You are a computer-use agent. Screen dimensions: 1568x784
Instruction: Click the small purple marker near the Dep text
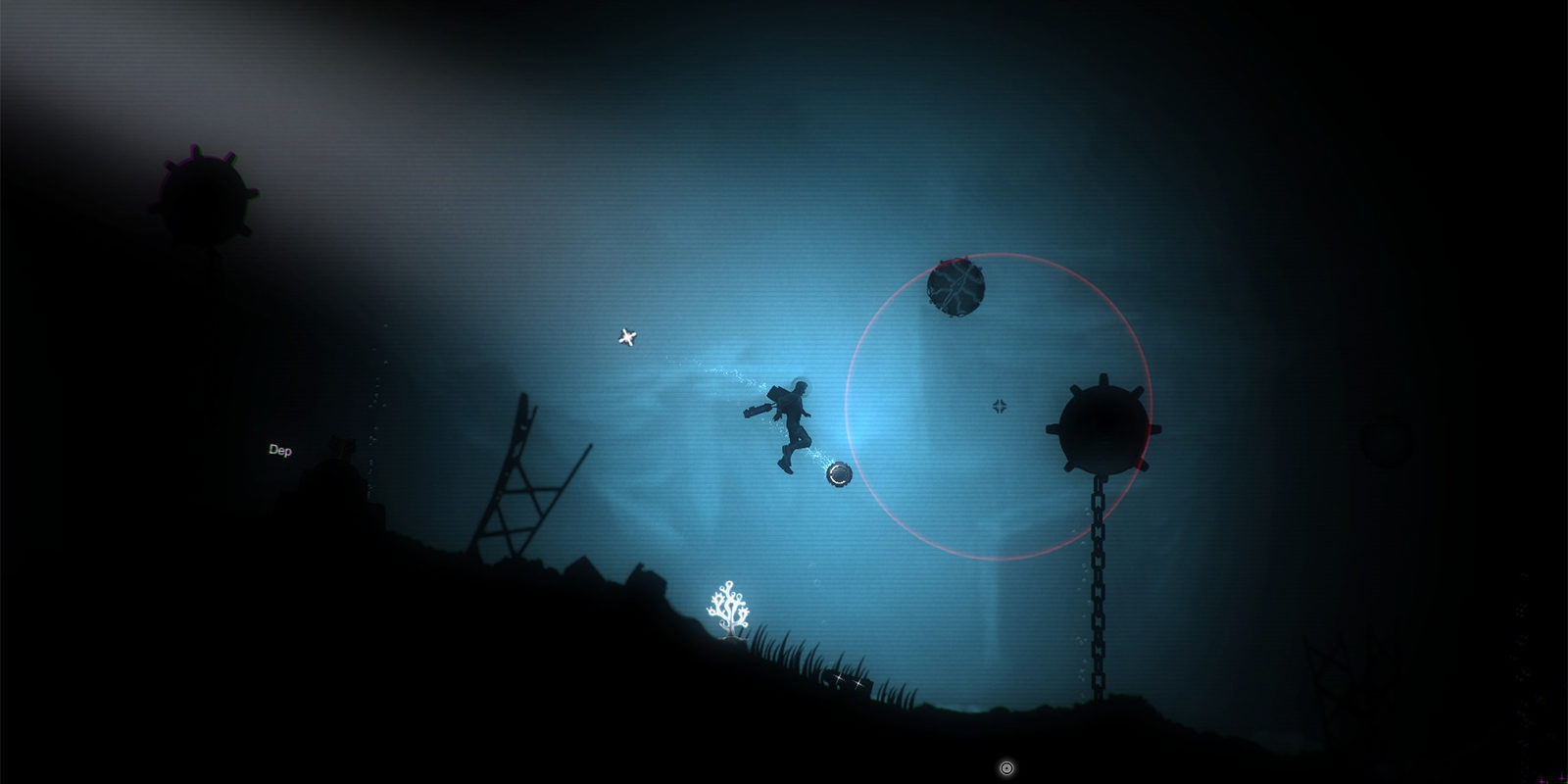(x=340, y=448)
